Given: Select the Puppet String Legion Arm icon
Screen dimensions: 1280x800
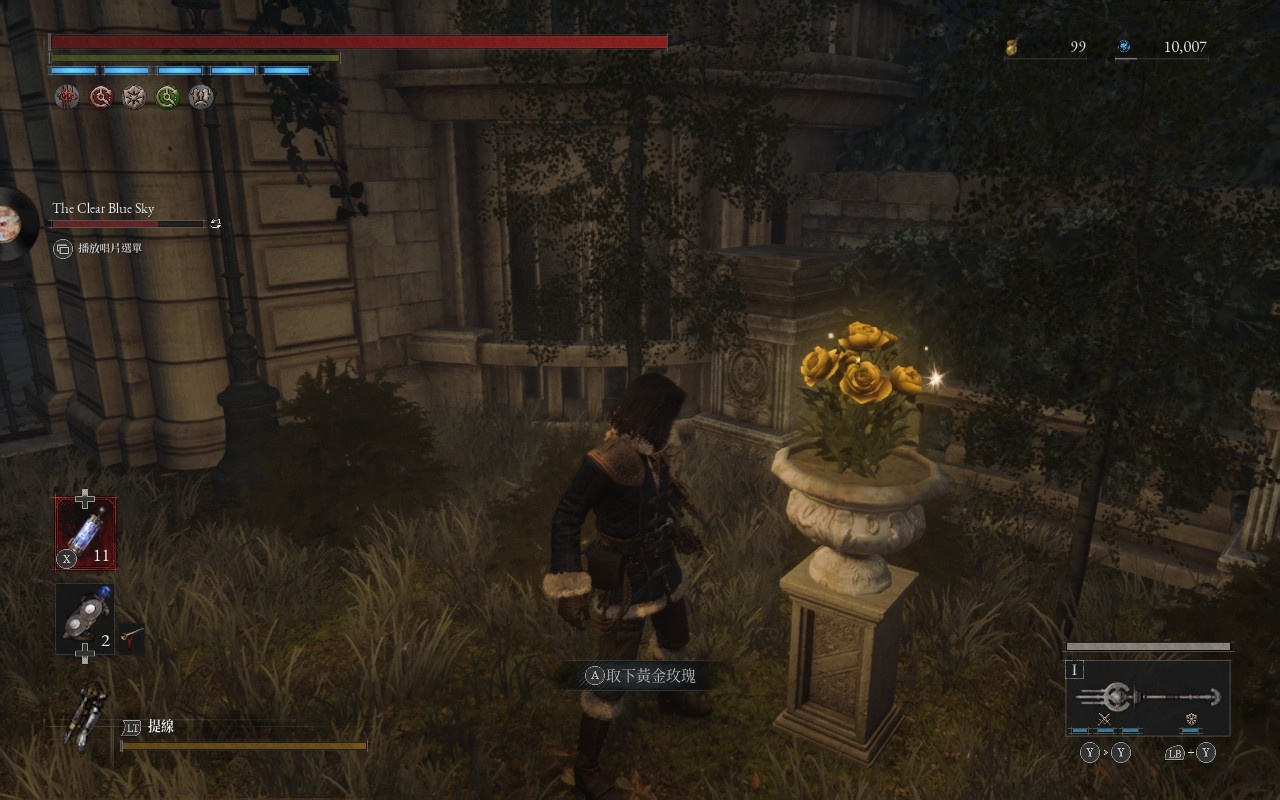Looking at the screenshot, I should tap(86, 714).
